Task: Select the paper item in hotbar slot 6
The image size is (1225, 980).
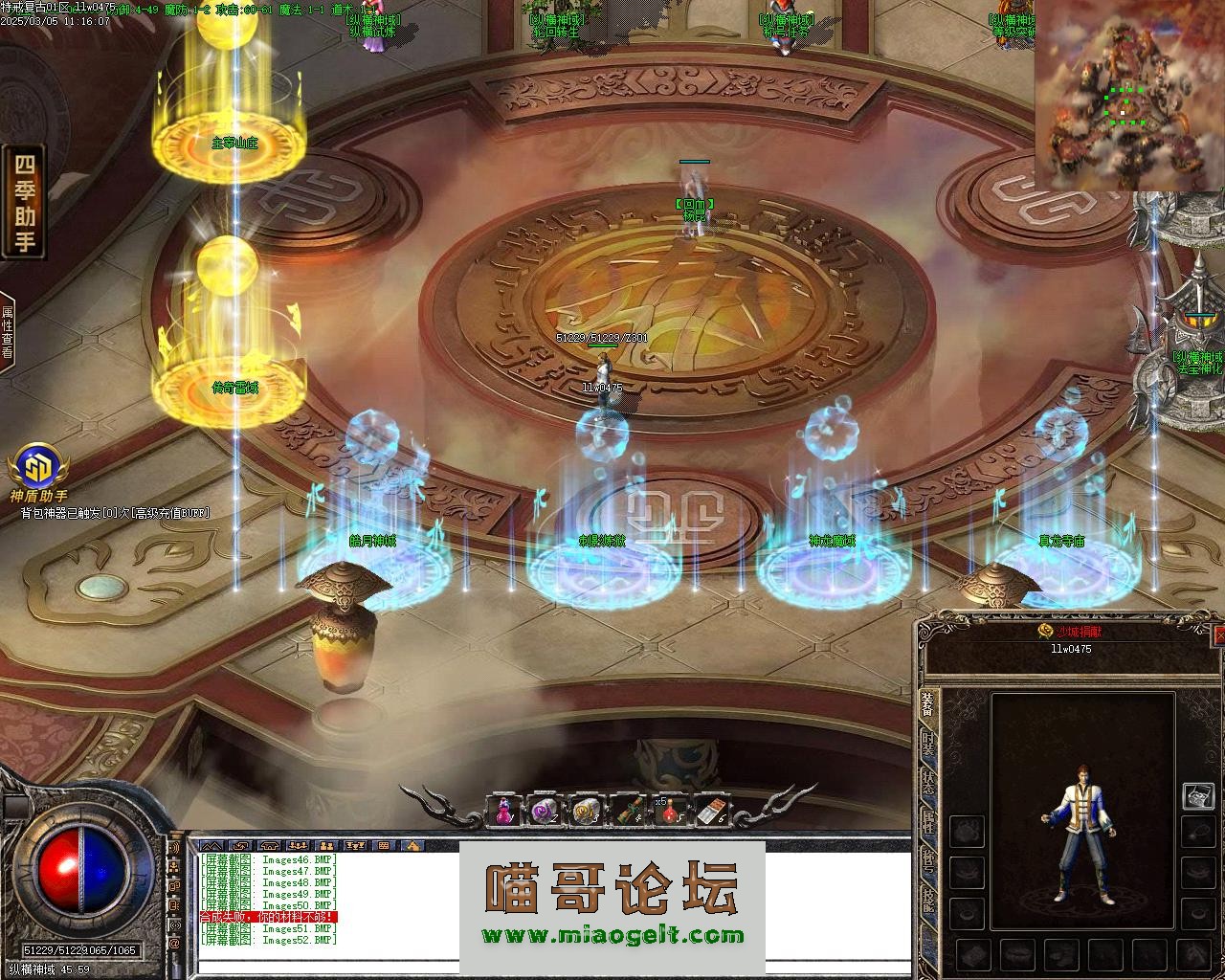Action: [x=710, y=811]
